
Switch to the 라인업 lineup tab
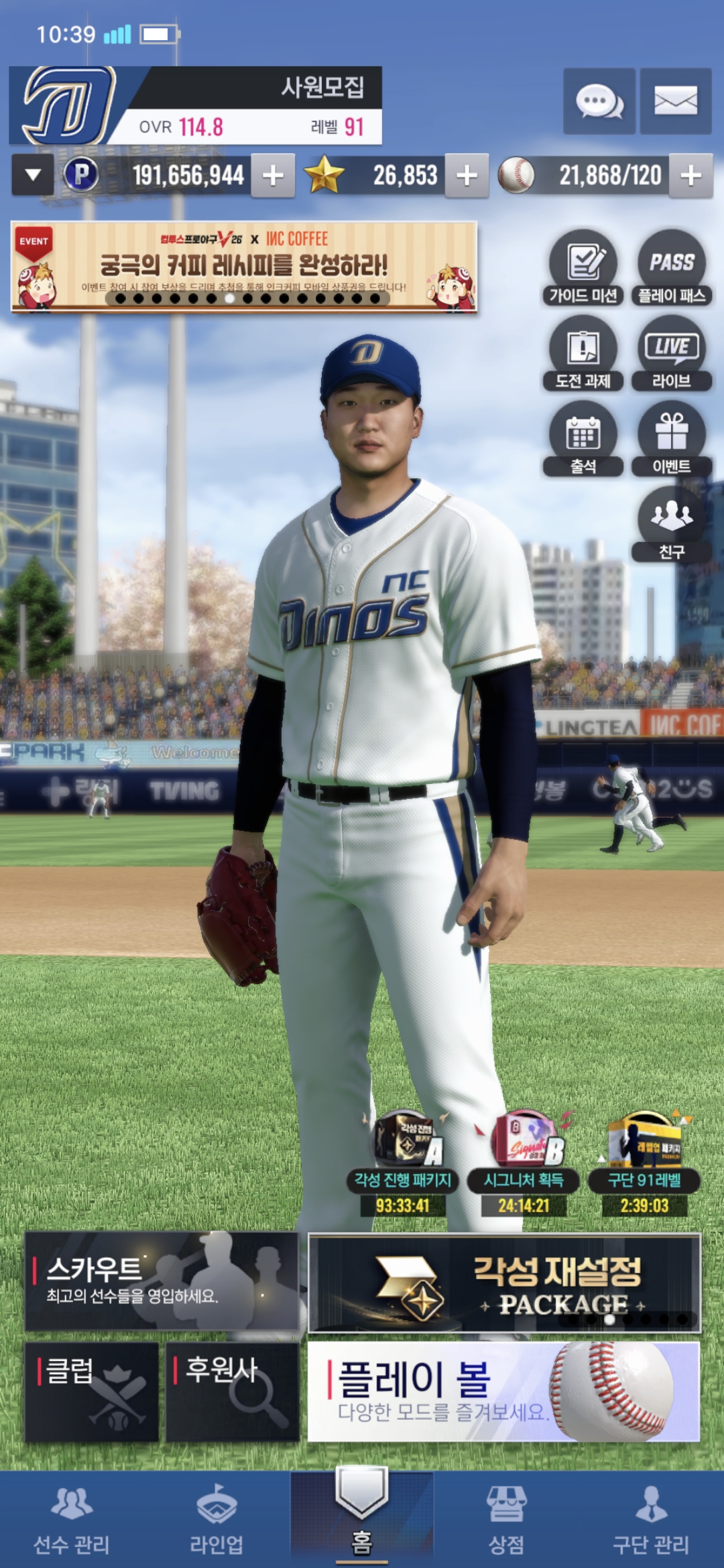pos(217,1520)
